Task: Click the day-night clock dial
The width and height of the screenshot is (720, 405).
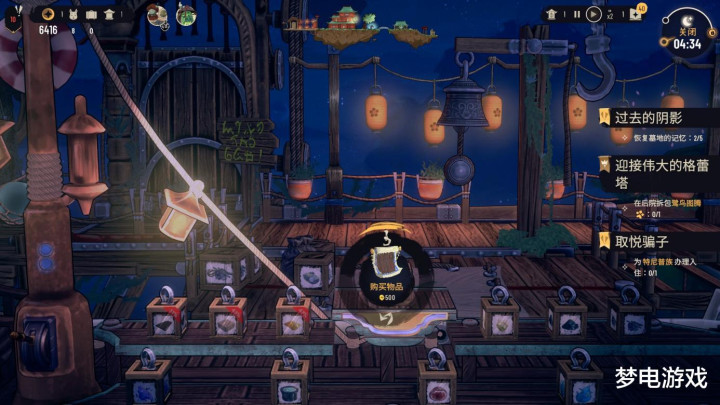Action: pyautogui.click(x=686, y=25)
